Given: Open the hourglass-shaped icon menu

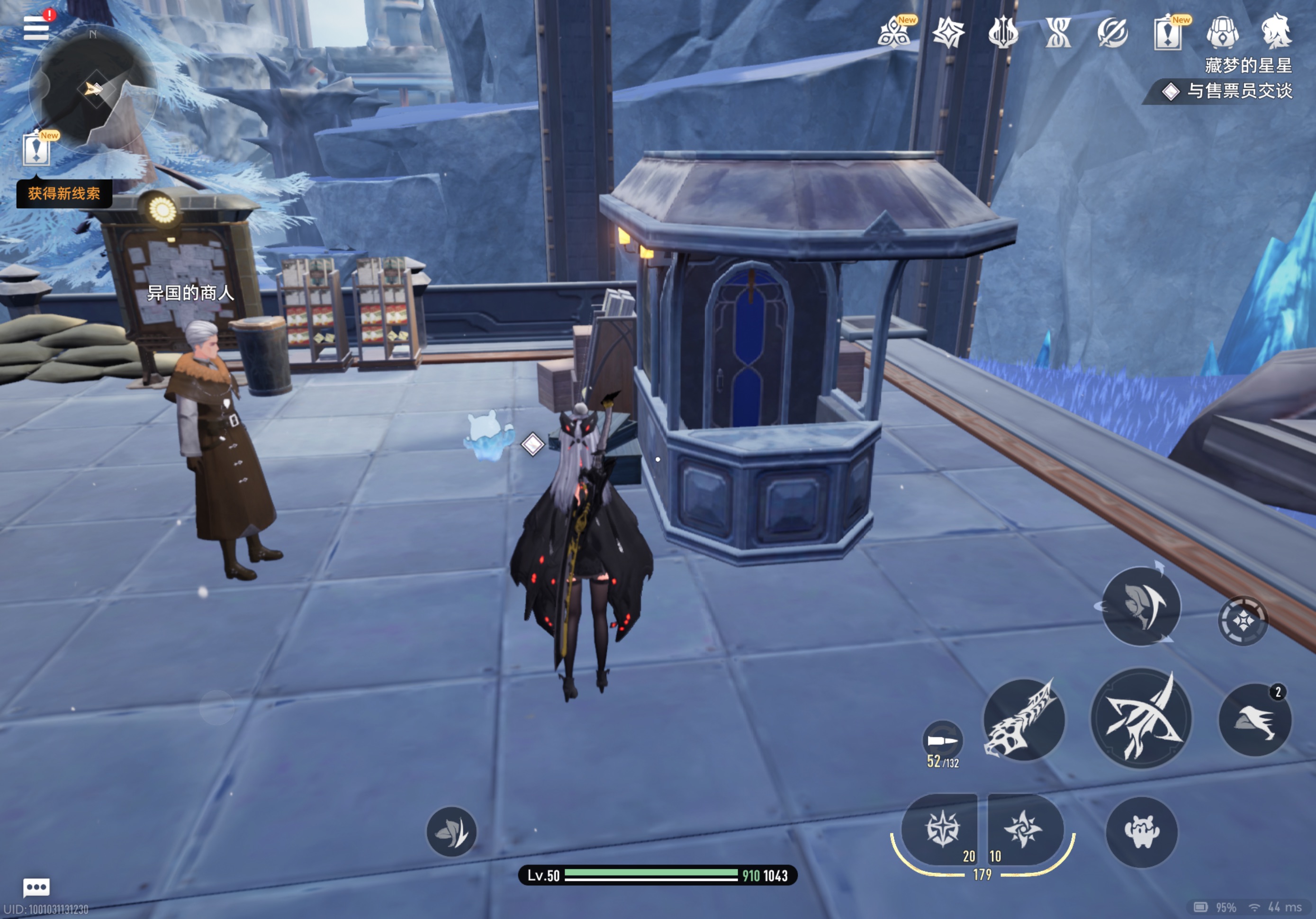Looking at the screenshot, I should pos(1058,32).
